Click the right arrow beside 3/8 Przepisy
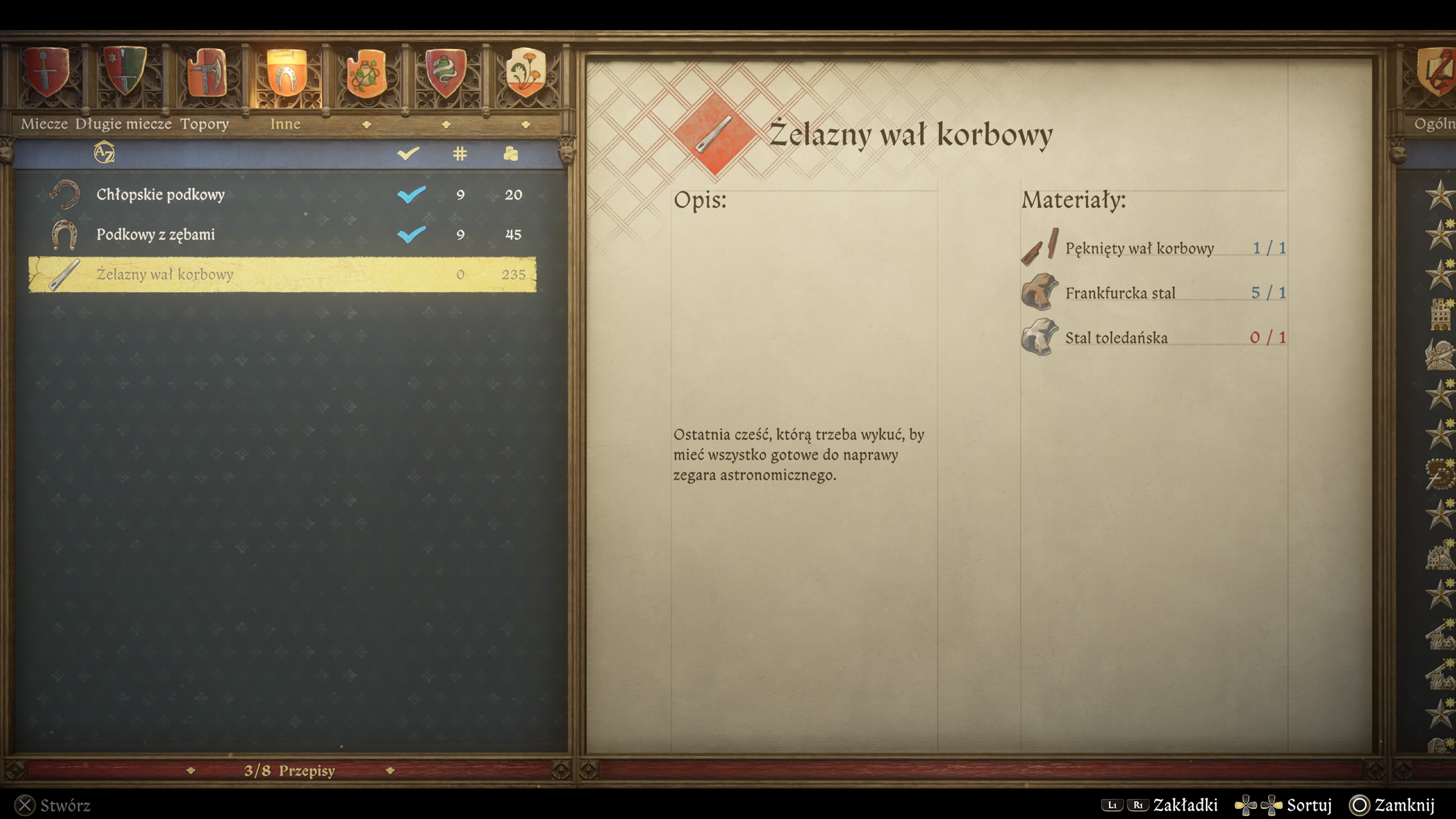Image resolution: width=1456 pixels, height=819 pixels. (x=390, y=770)
